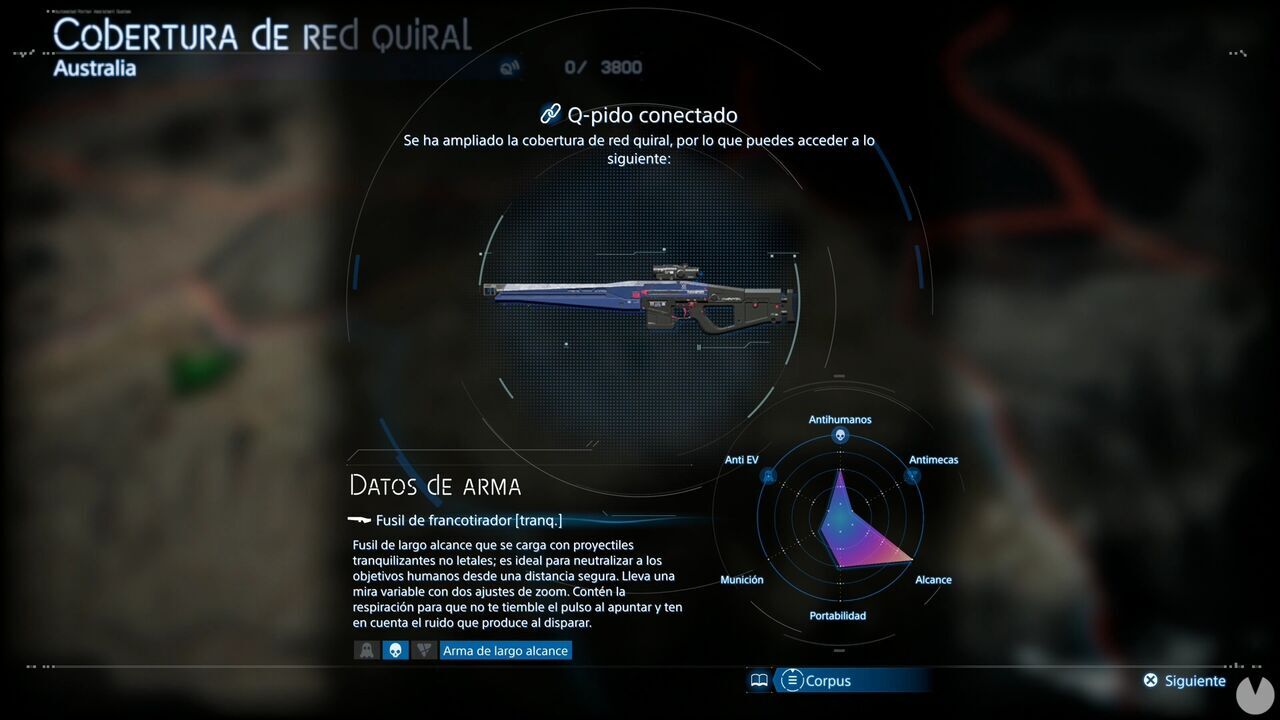
Task: Select the greyed antimech icon
Action: pos(424,651)
